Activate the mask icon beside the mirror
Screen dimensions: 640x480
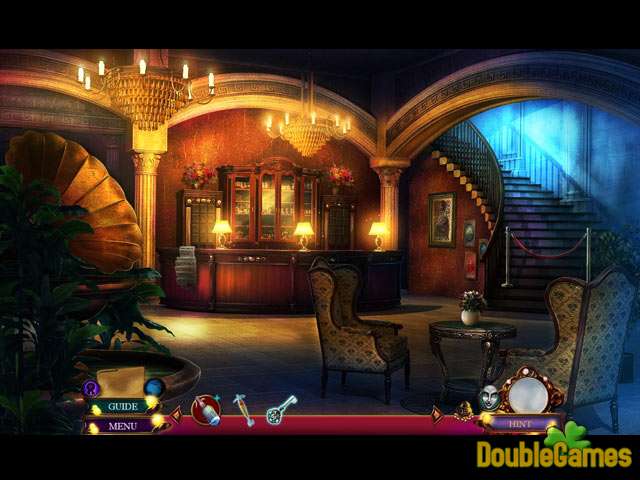(x=491, y=398)
